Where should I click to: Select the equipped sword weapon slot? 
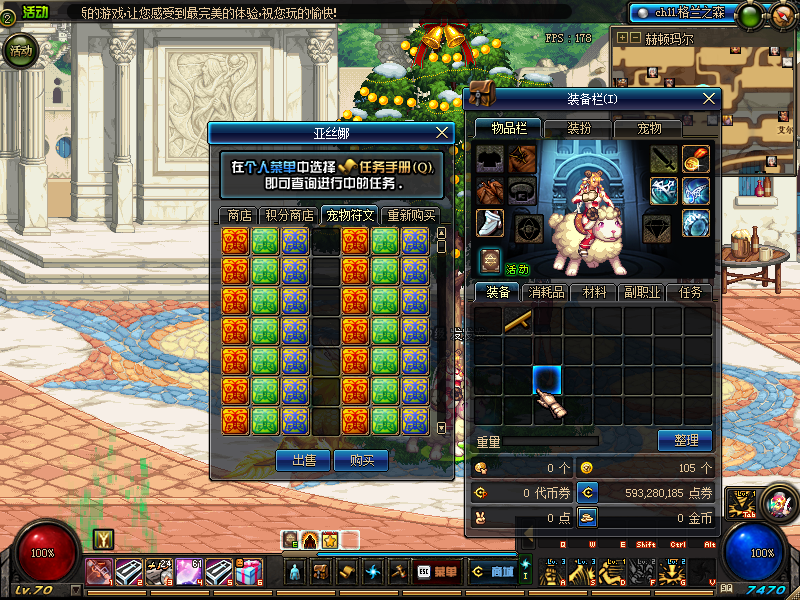coord(664,159)
